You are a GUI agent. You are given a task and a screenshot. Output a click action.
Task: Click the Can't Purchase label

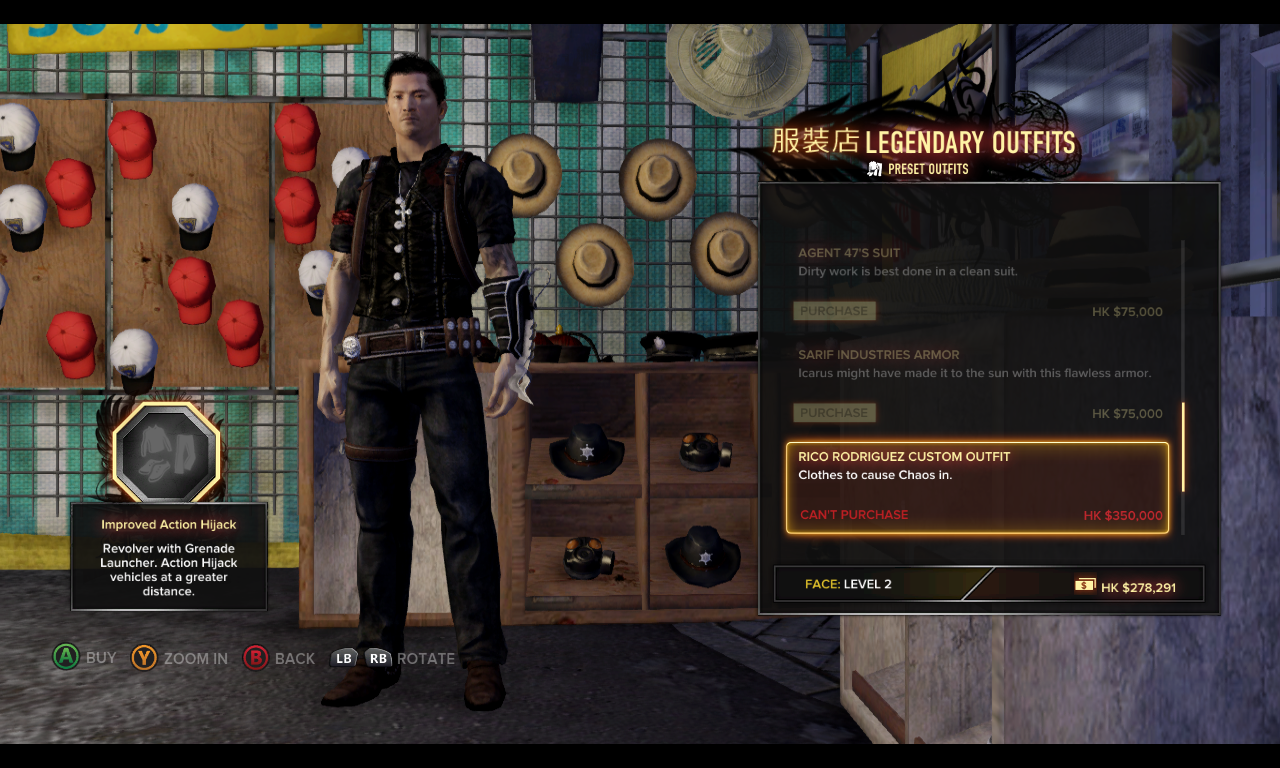click(x=854, y=515)
